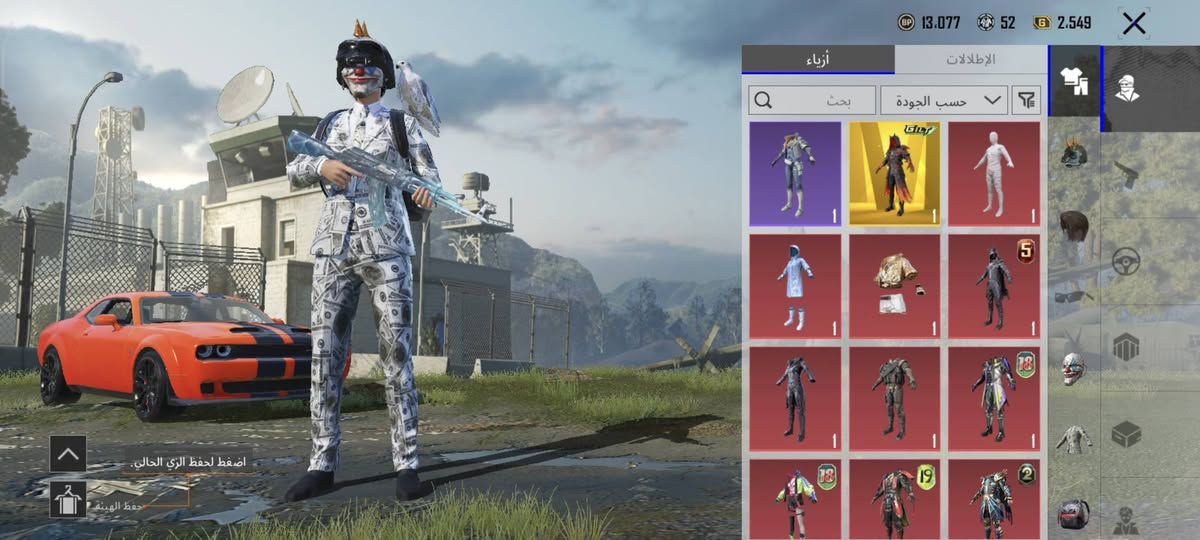Select the outfit on the purple background
Image resolution: width=1200 pixels, height=540 pixels.
pos(795,174)
